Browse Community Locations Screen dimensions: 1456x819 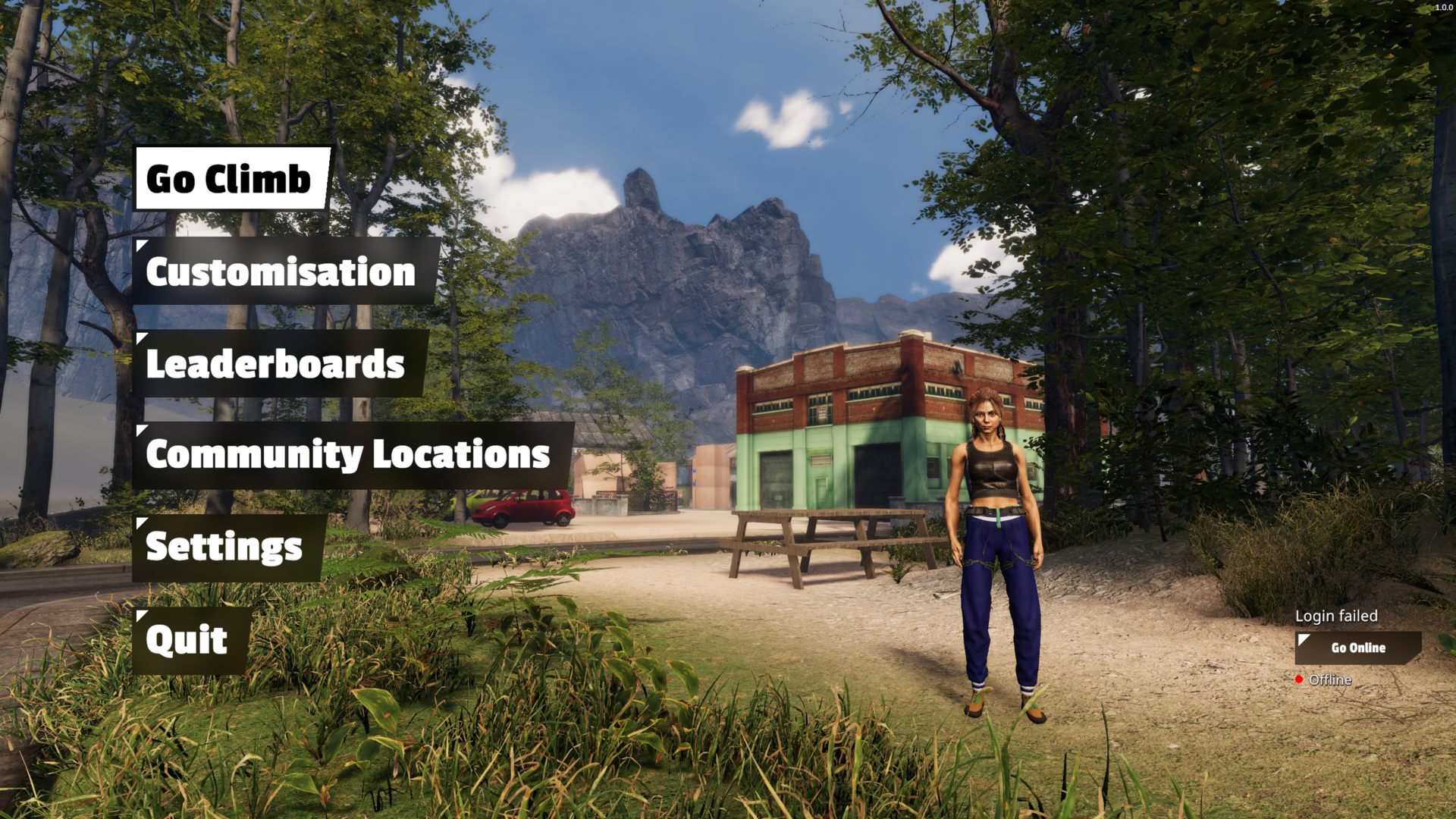coord(350,455)
